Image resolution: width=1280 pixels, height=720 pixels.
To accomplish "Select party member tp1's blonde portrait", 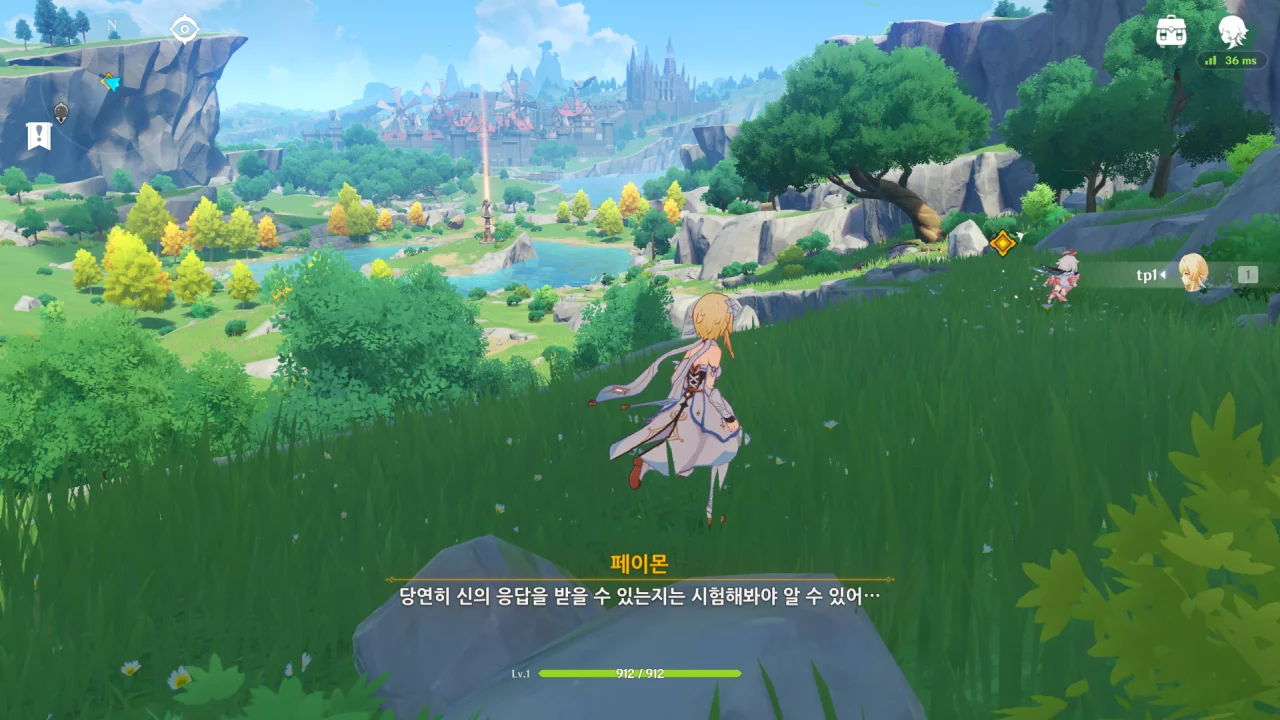I will pyautogui.click(x=1192, y=273).
